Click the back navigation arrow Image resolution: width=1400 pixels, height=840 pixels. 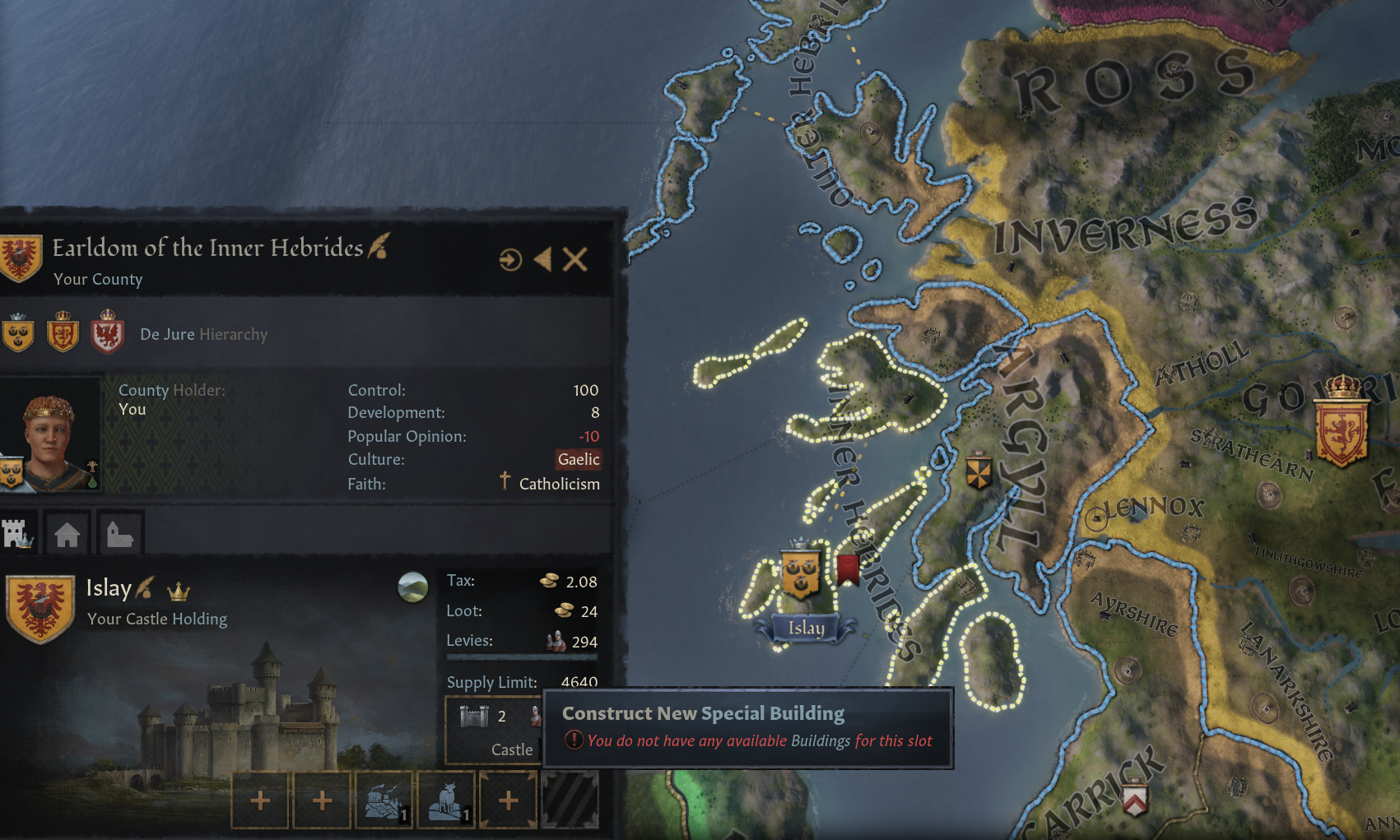click(543, 260)
